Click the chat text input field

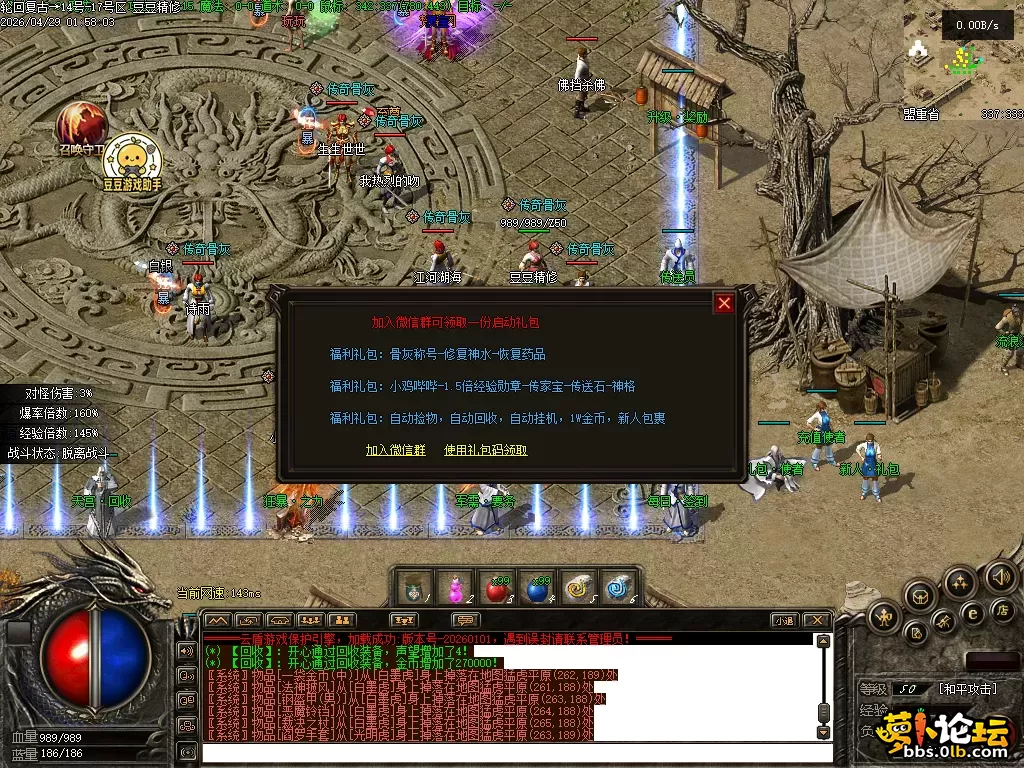click(x=500, y=753)
